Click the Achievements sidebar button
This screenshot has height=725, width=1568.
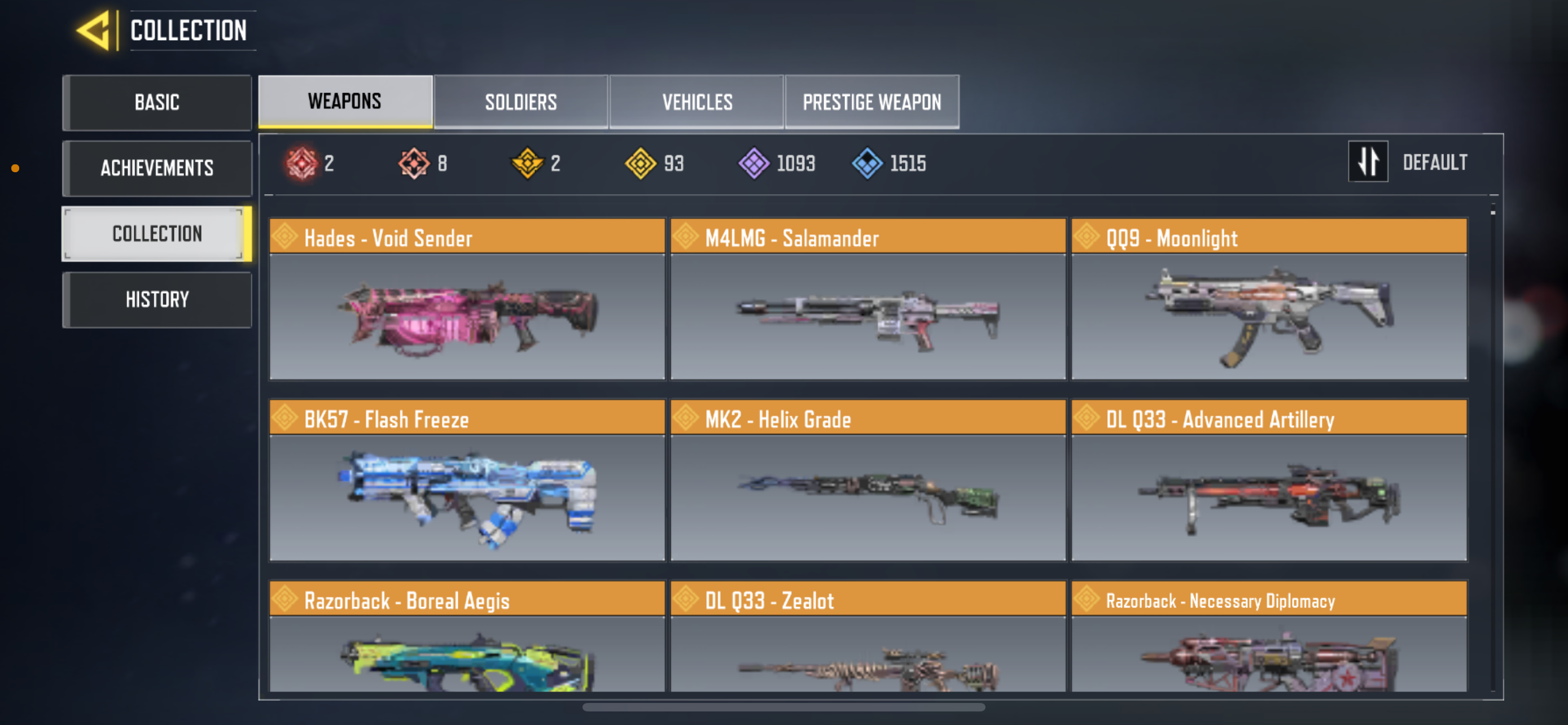pyautogui.click(x=157, y=168)
